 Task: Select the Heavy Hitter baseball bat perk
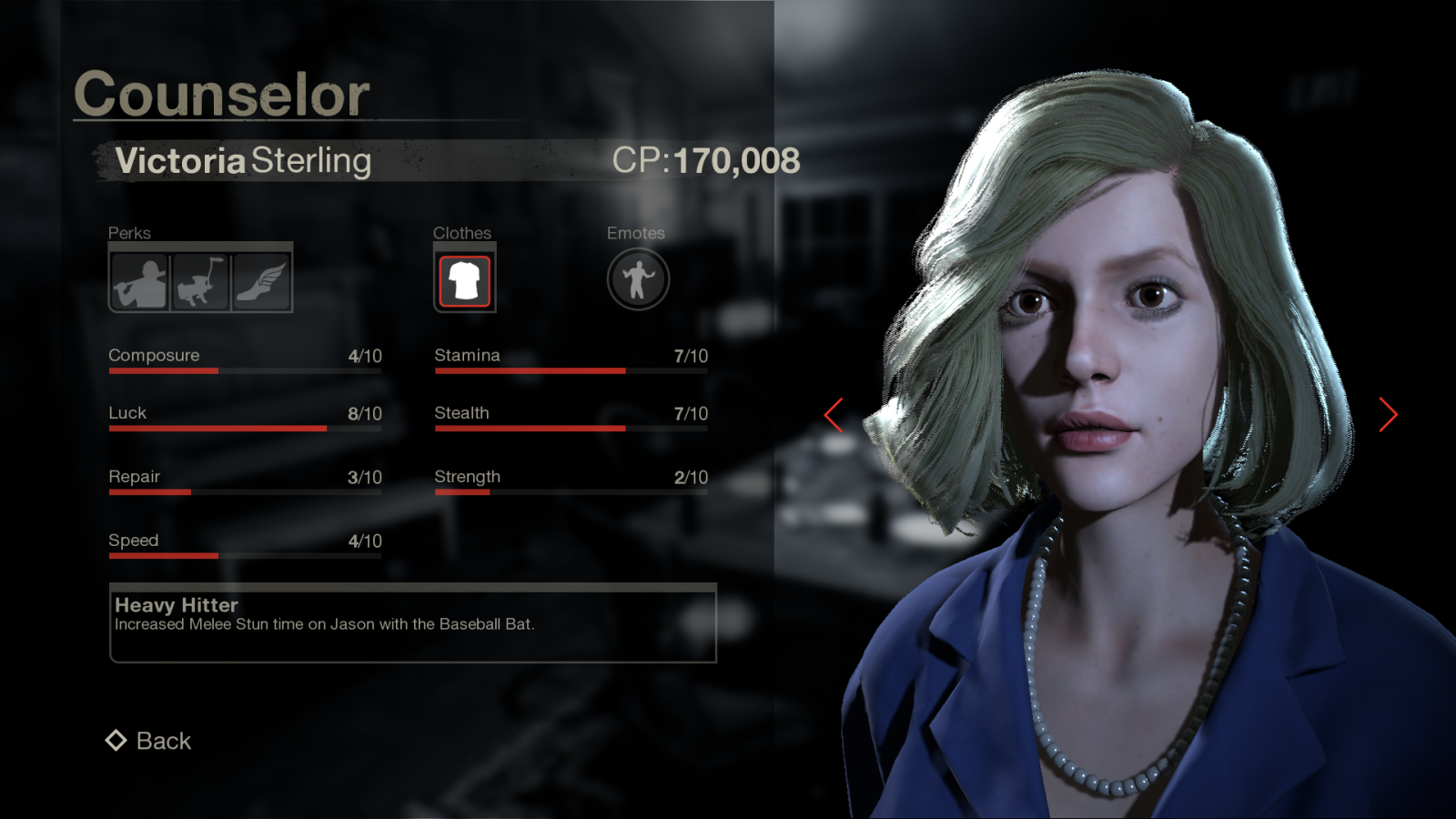point(140,281)
